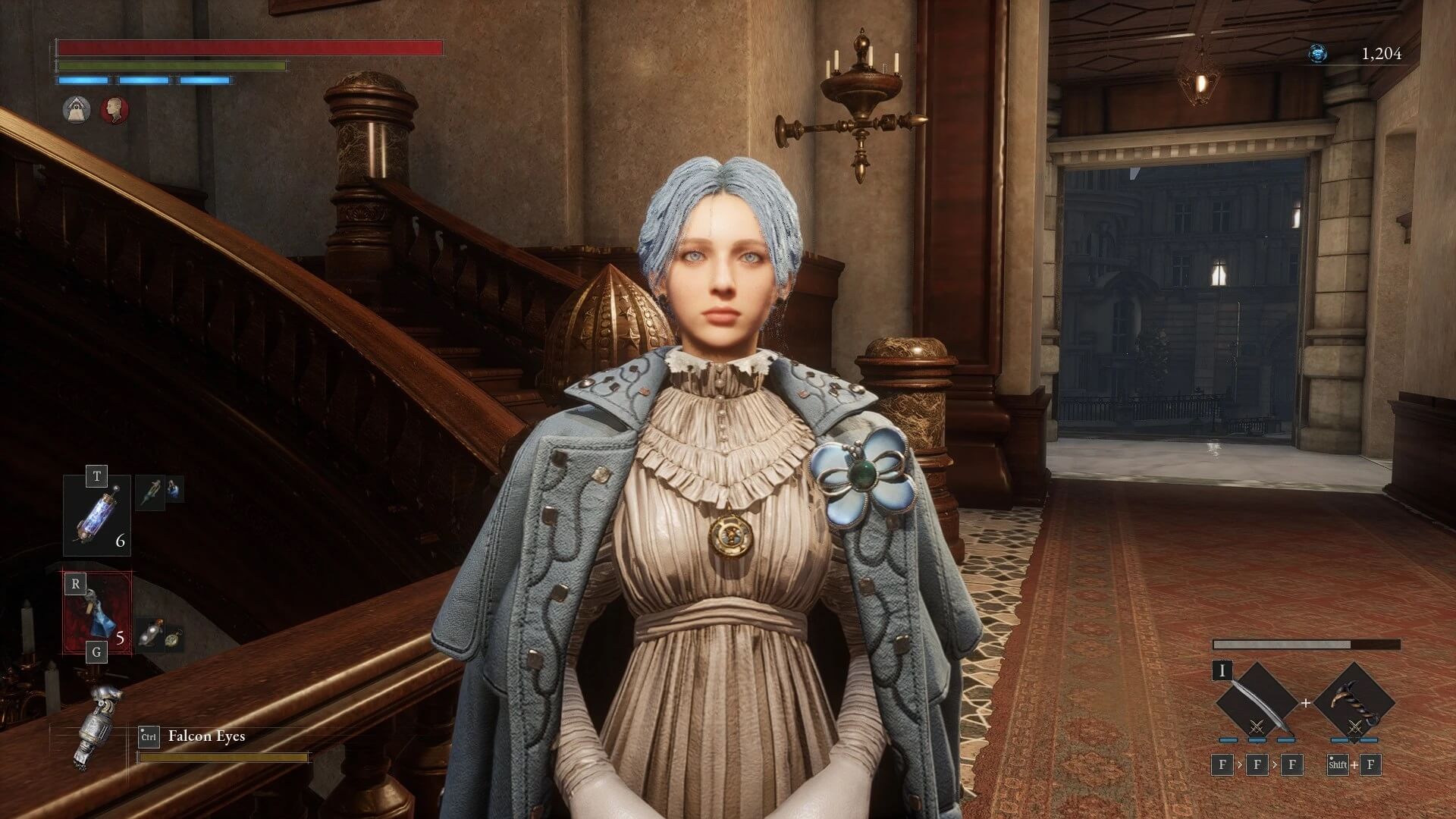Toggle the Fable slot under the weapon handle
Screen dimensions: 1456x819
tap(1341, 741)
